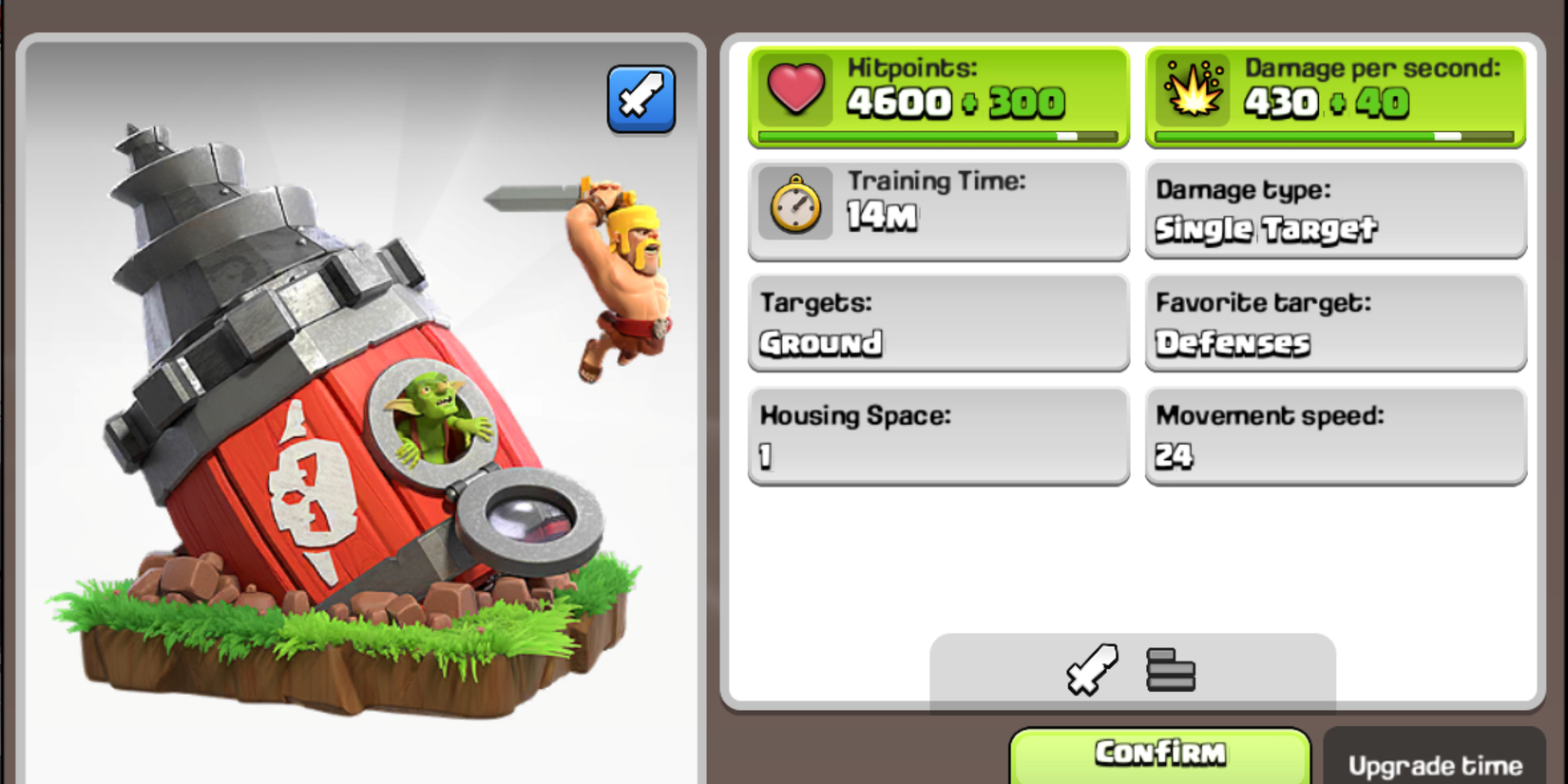Click the explosion Damage per second icon
1568x784 pixels.
1194,92
